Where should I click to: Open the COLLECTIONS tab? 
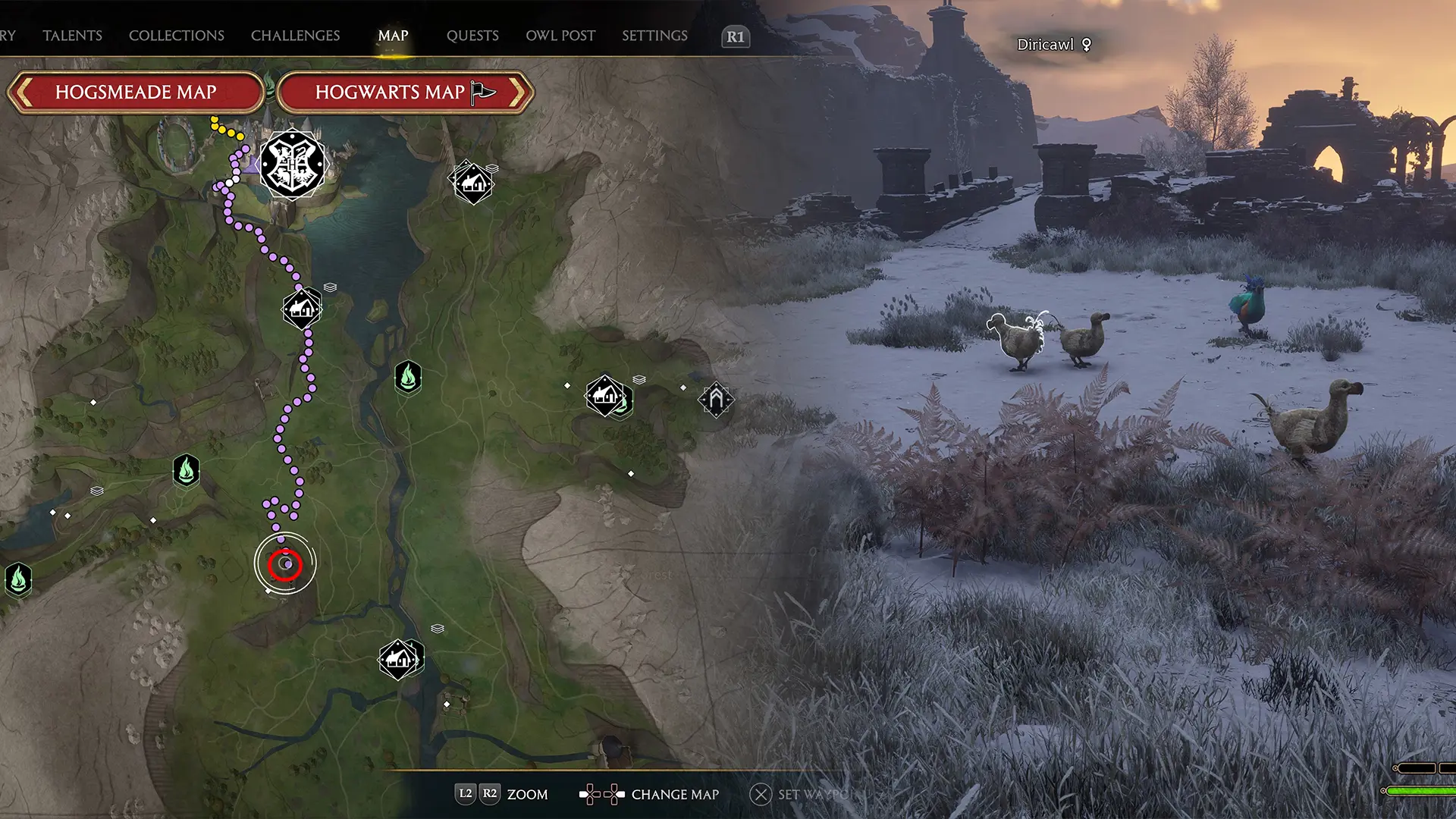point(176,35)
